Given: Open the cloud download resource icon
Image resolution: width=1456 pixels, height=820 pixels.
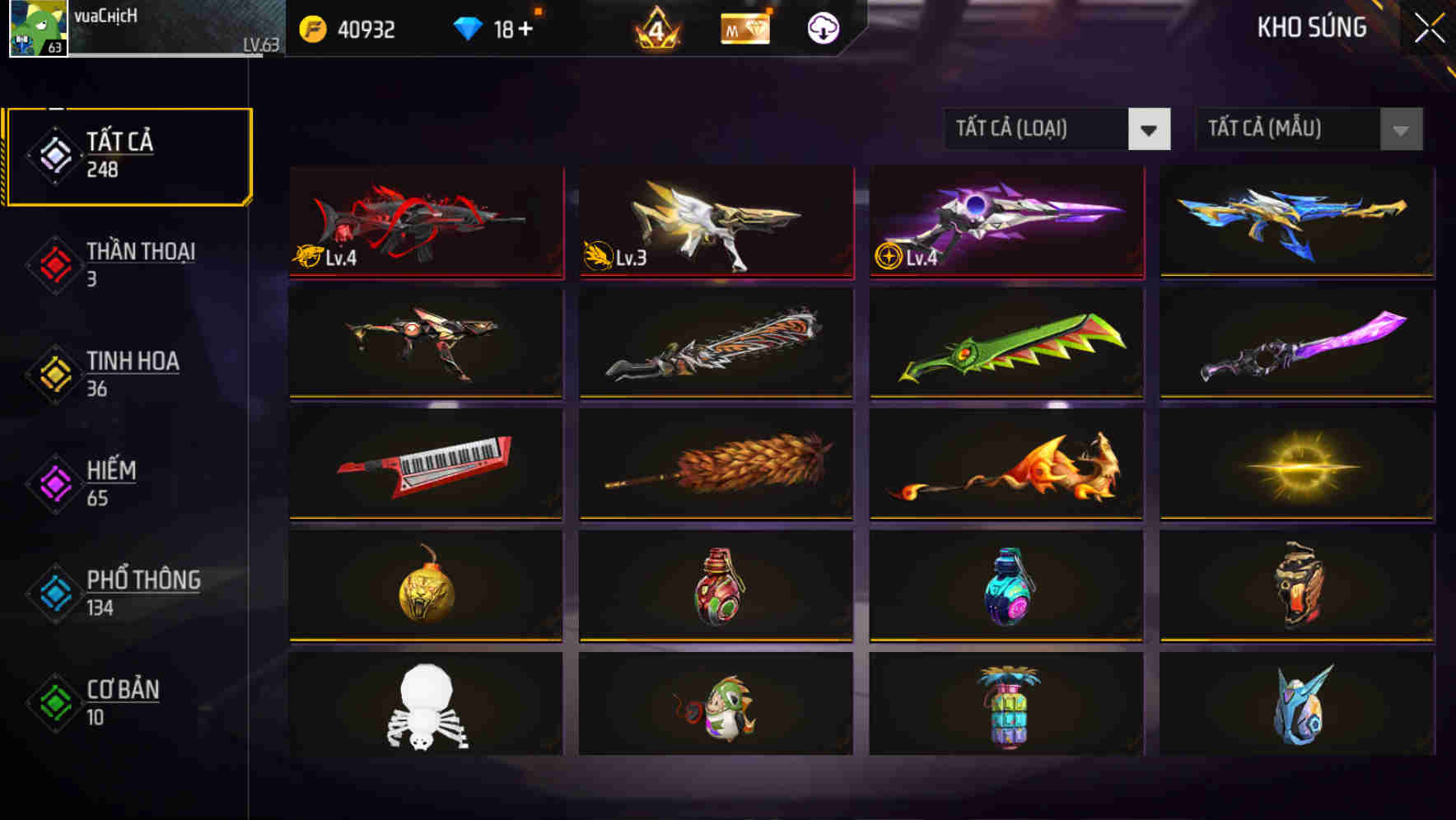Looking at the screenshot, I should [x=822, y=29].
